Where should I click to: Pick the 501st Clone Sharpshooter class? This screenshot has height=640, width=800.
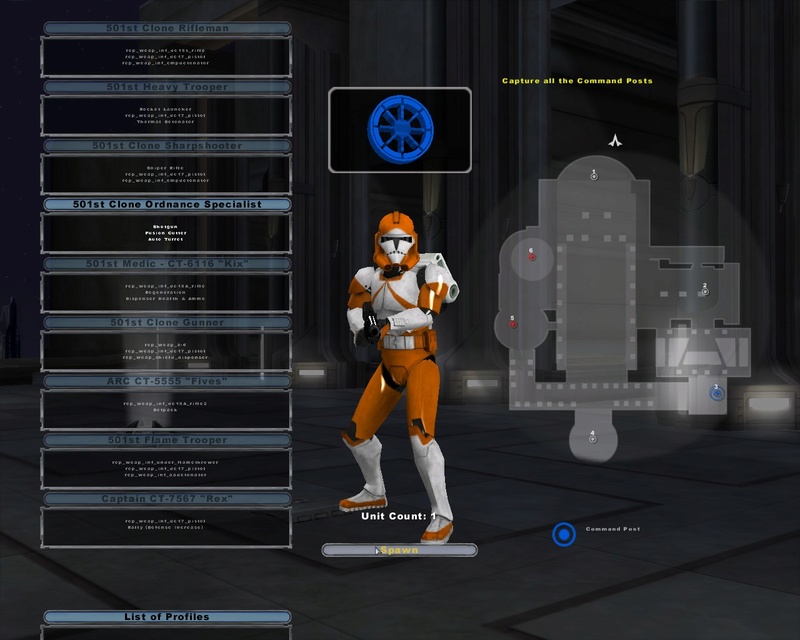(167, 146)
